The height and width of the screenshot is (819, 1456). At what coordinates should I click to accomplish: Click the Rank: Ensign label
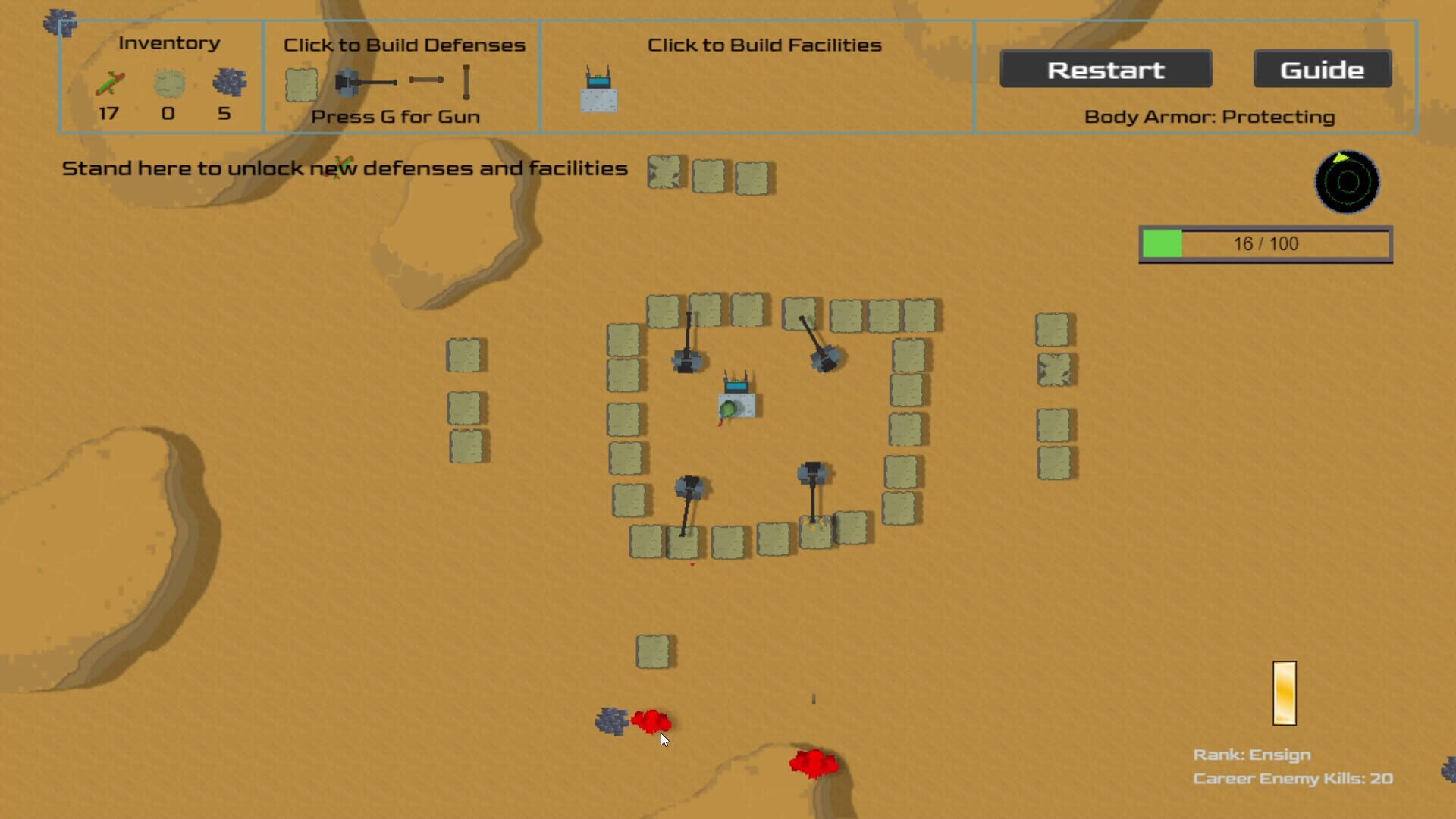point(1251,754)
